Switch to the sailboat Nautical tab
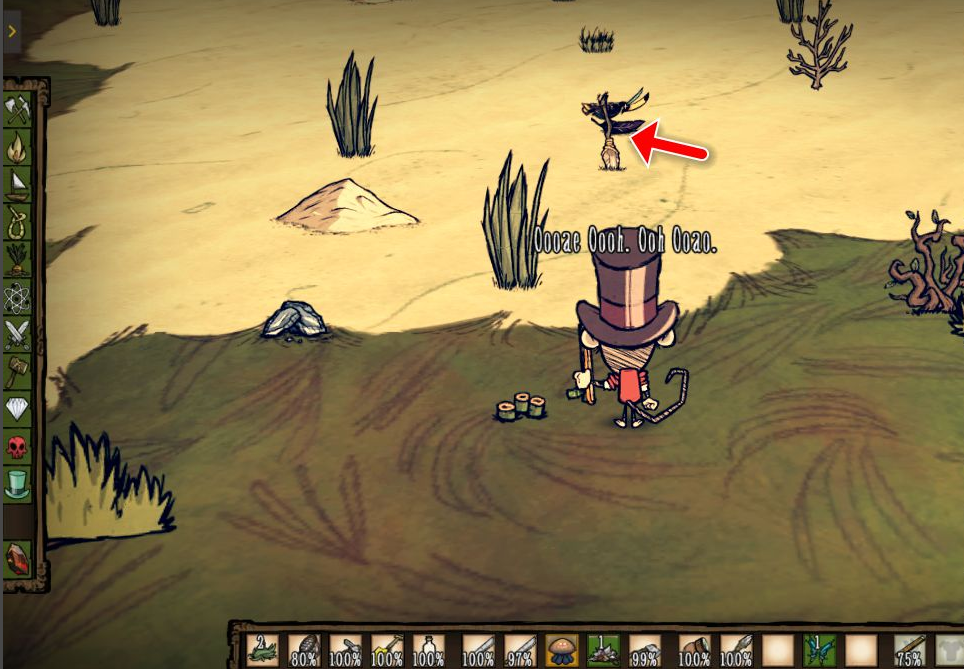This screenshot has height=669, width=964. [x=18, y=184]
